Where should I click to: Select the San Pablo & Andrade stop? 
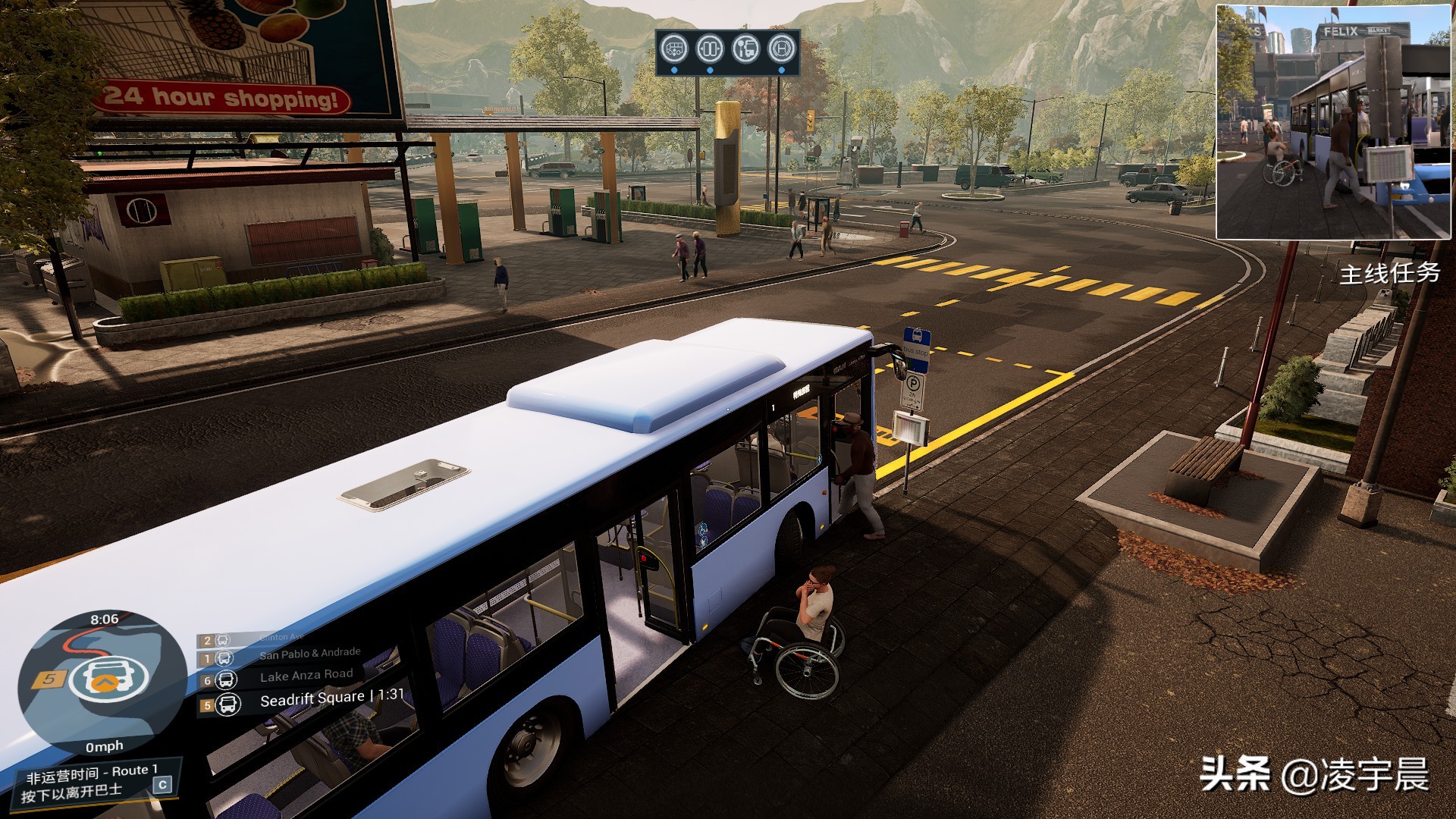click(309, 654)
